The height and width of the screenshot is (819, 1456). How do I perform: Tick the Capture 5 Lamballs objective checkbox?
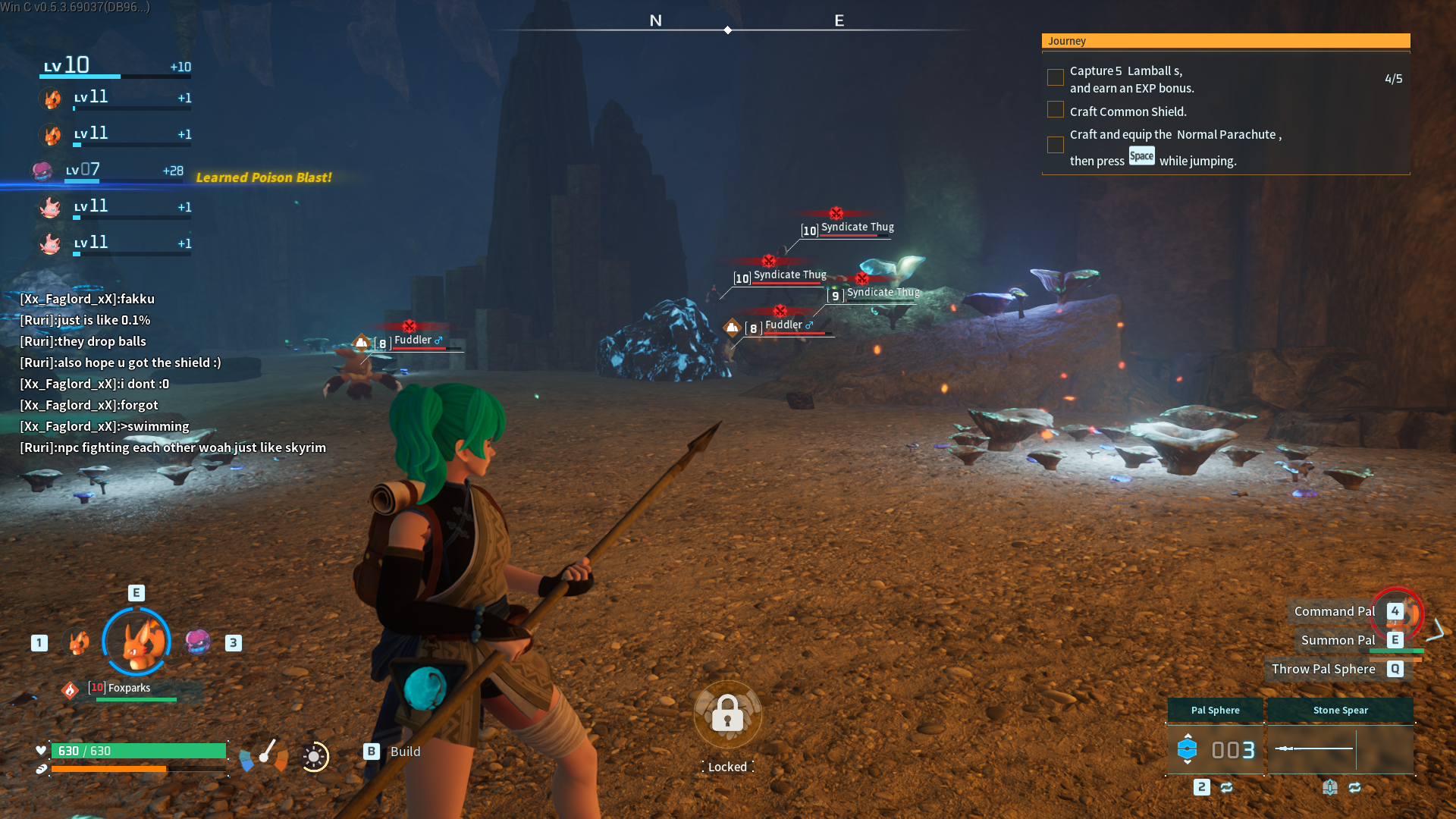[x=1055, y=77]
